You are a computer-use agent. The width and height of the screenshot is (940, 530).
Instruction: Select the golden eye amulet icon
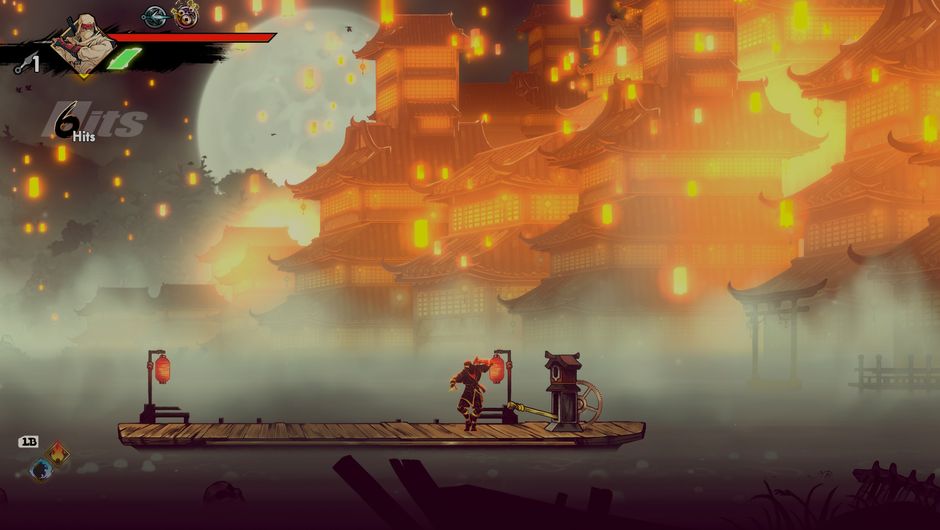click(x=186, y=15)
